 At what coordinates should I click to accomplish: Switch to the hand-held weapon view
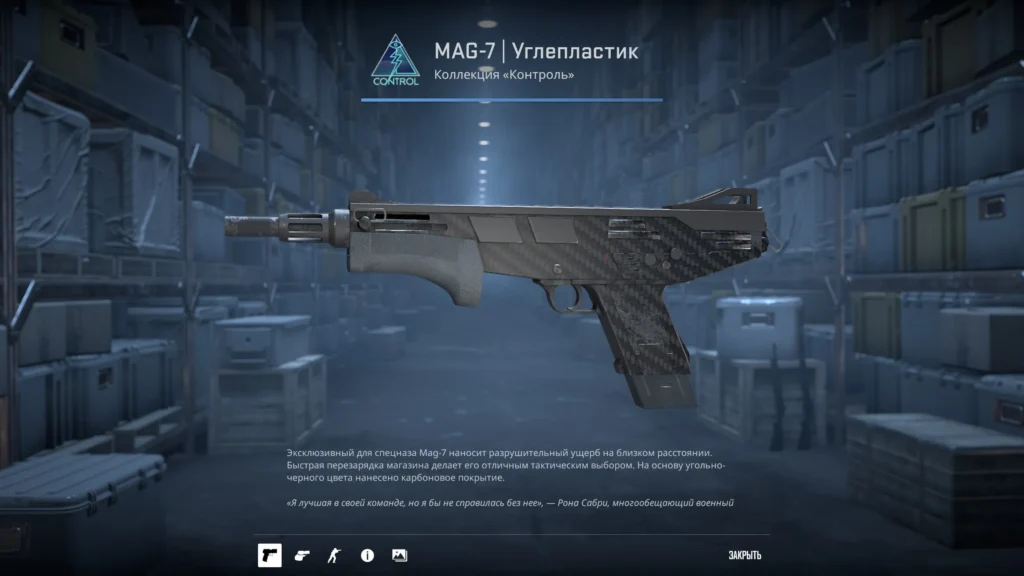(302, 555)
